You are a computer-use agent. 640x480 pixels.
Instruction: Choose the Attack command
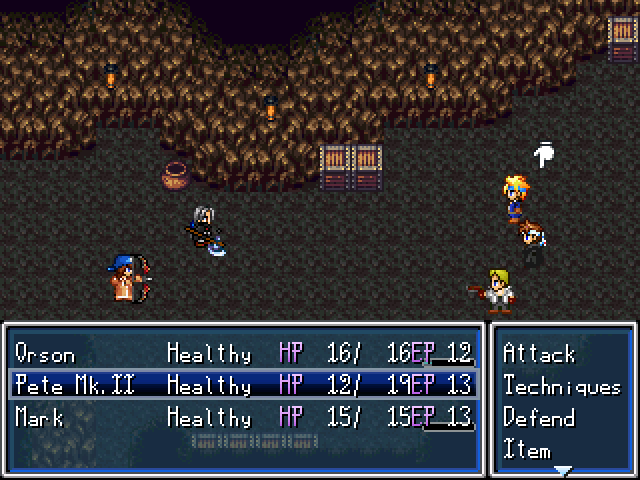point(539,354)
